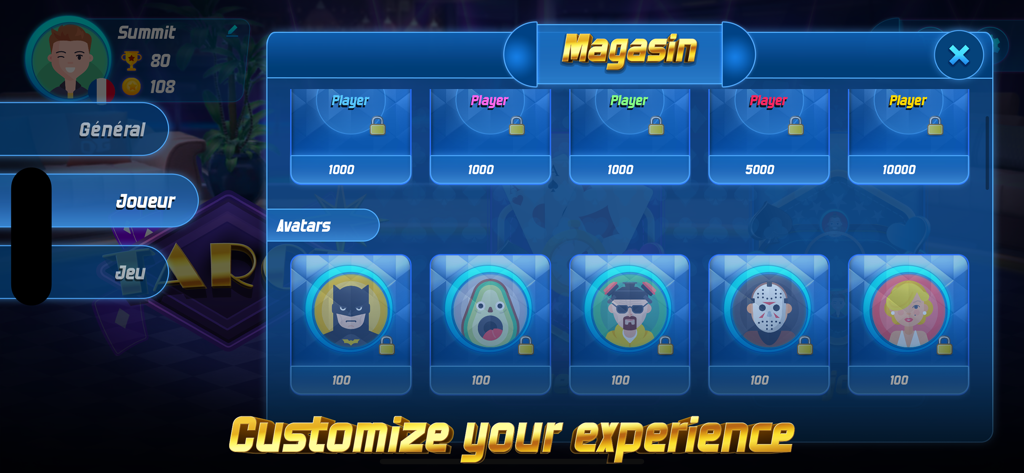Edit the Summit profile name pencil icon

233,30
